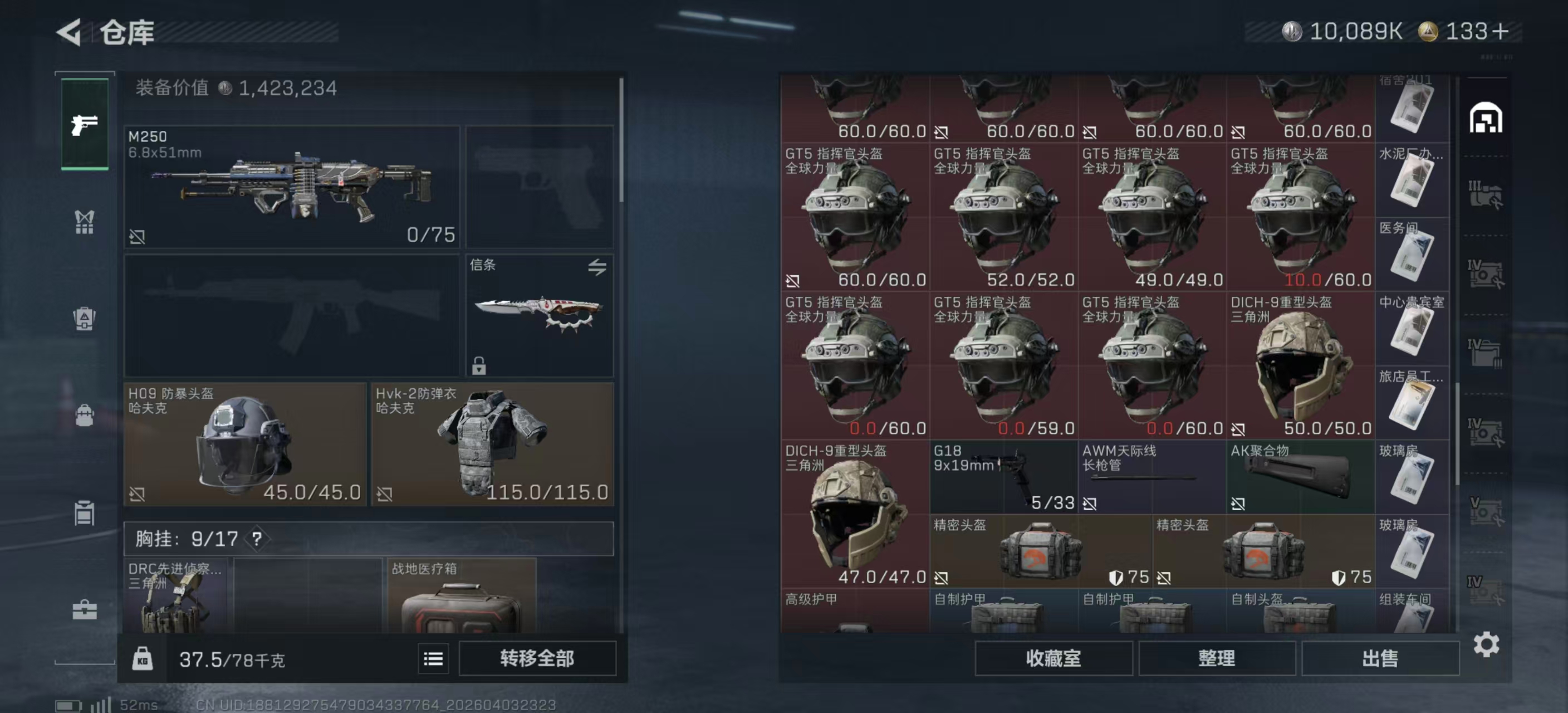Go back from the warehouse screen

[69, 32]
